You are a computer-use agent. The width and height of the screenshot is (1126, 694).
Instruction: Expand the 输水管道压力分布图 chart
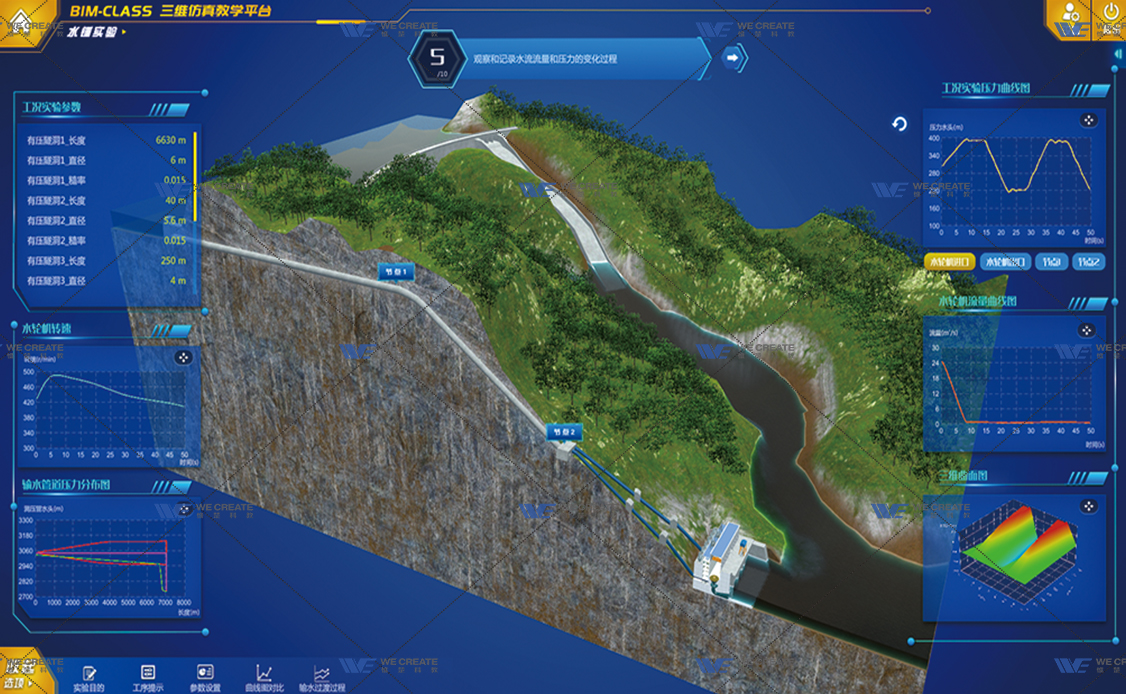coord(183,509)
